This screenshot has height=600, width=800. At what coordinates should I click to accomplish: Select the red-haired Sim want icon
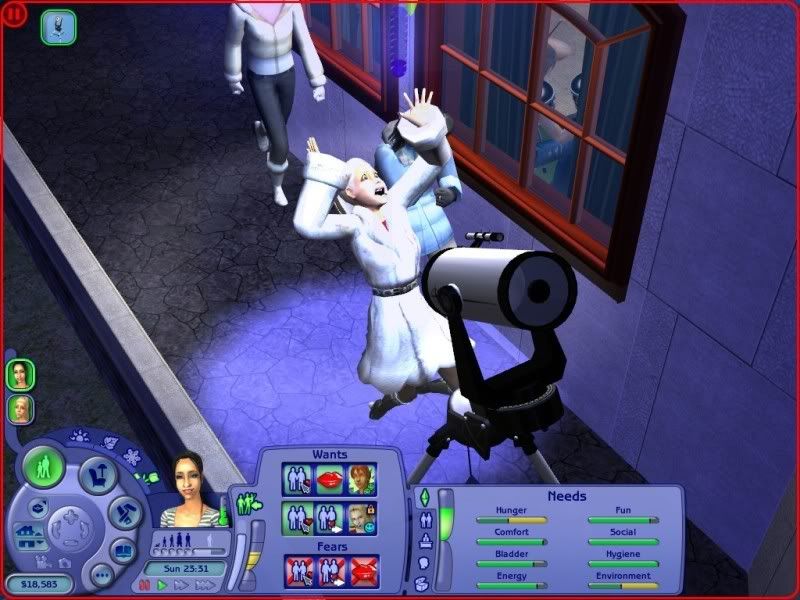(x=360, y=480)
